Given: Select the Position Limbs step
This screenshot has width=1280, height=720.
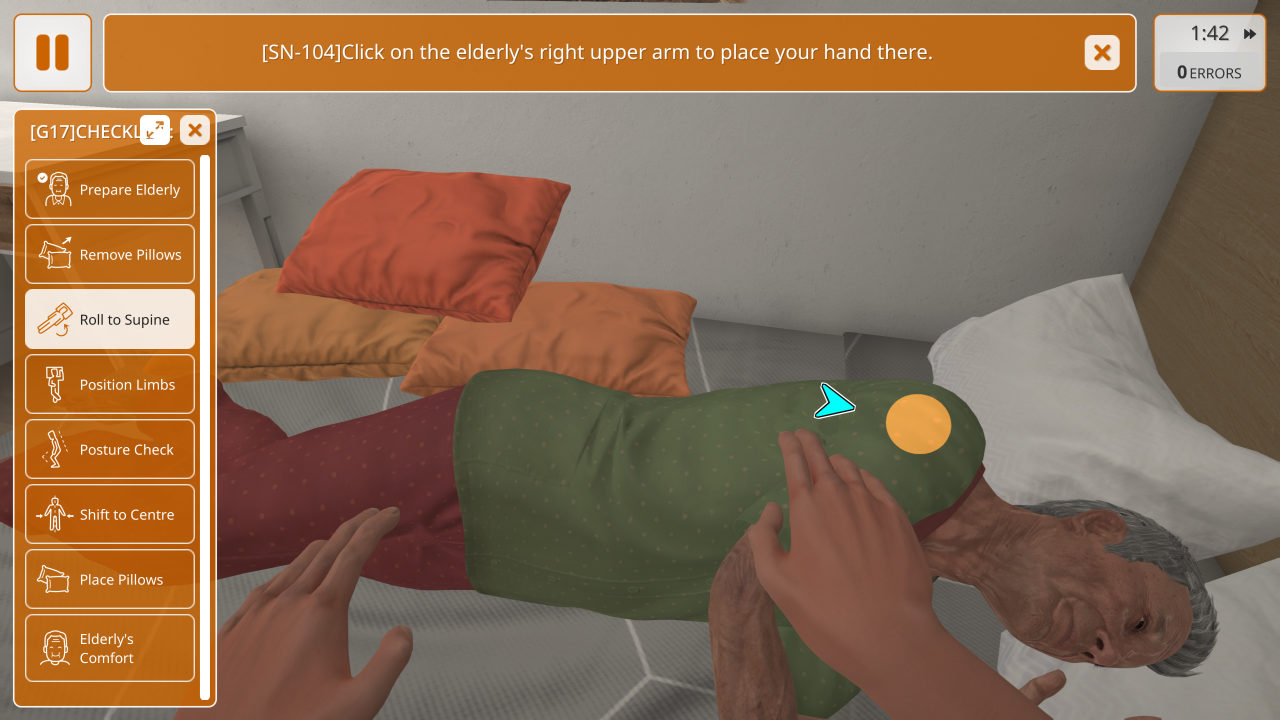Looking at the screenshot, I should click(x=110, y=384).
